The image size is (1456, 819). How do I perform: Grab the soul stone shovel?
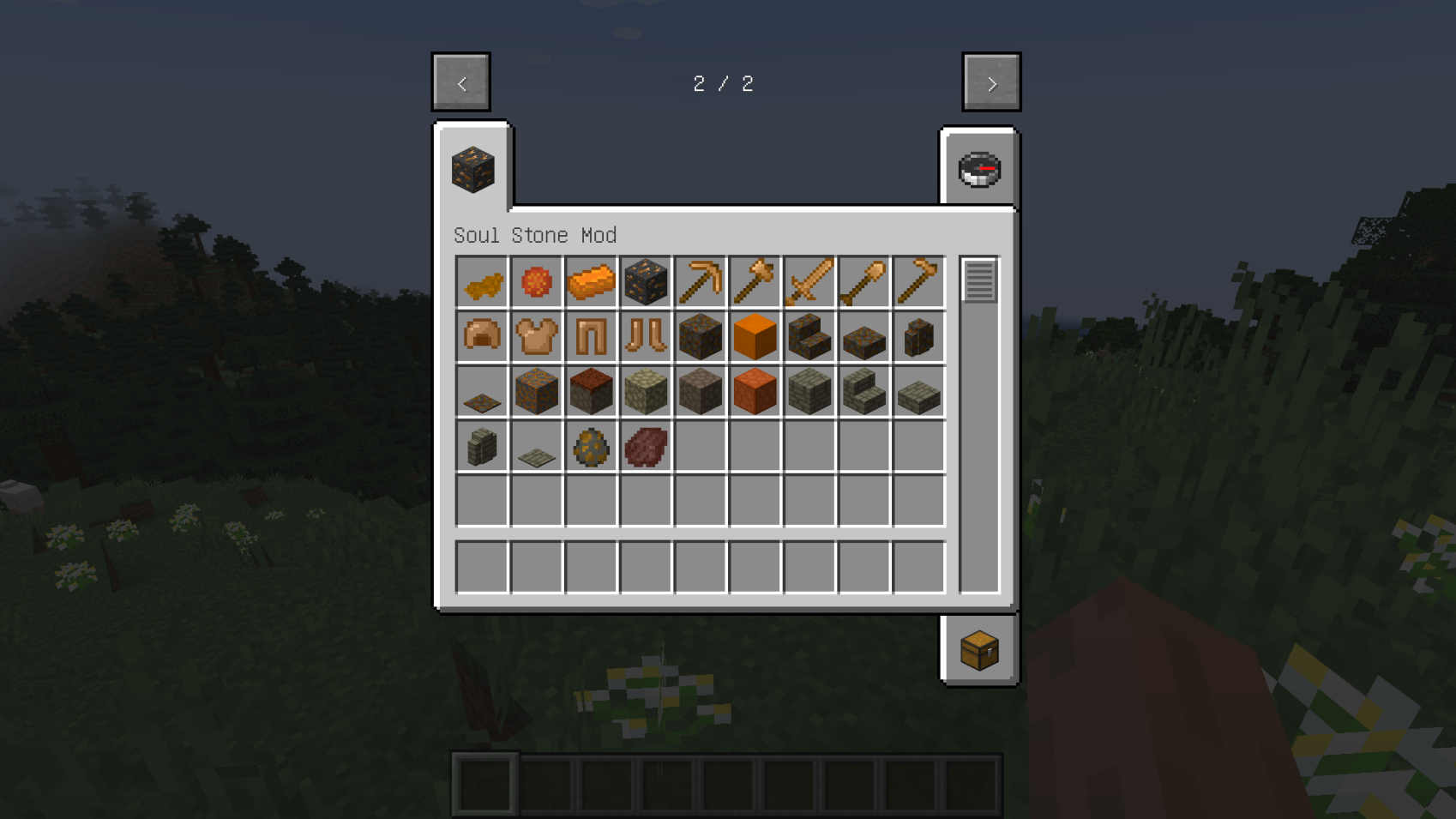coord(864,282)
